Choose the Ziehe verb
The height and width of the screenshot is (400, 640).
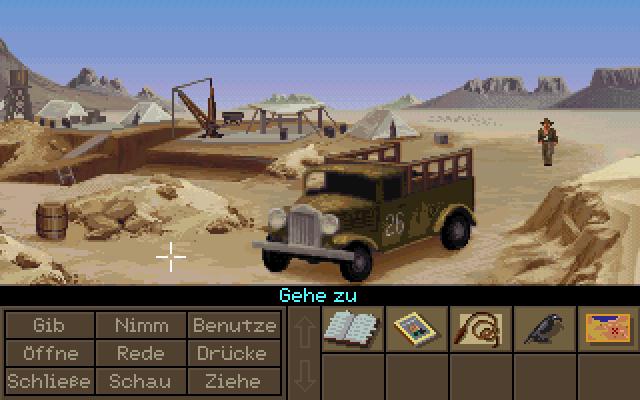[x=234, y=381]
